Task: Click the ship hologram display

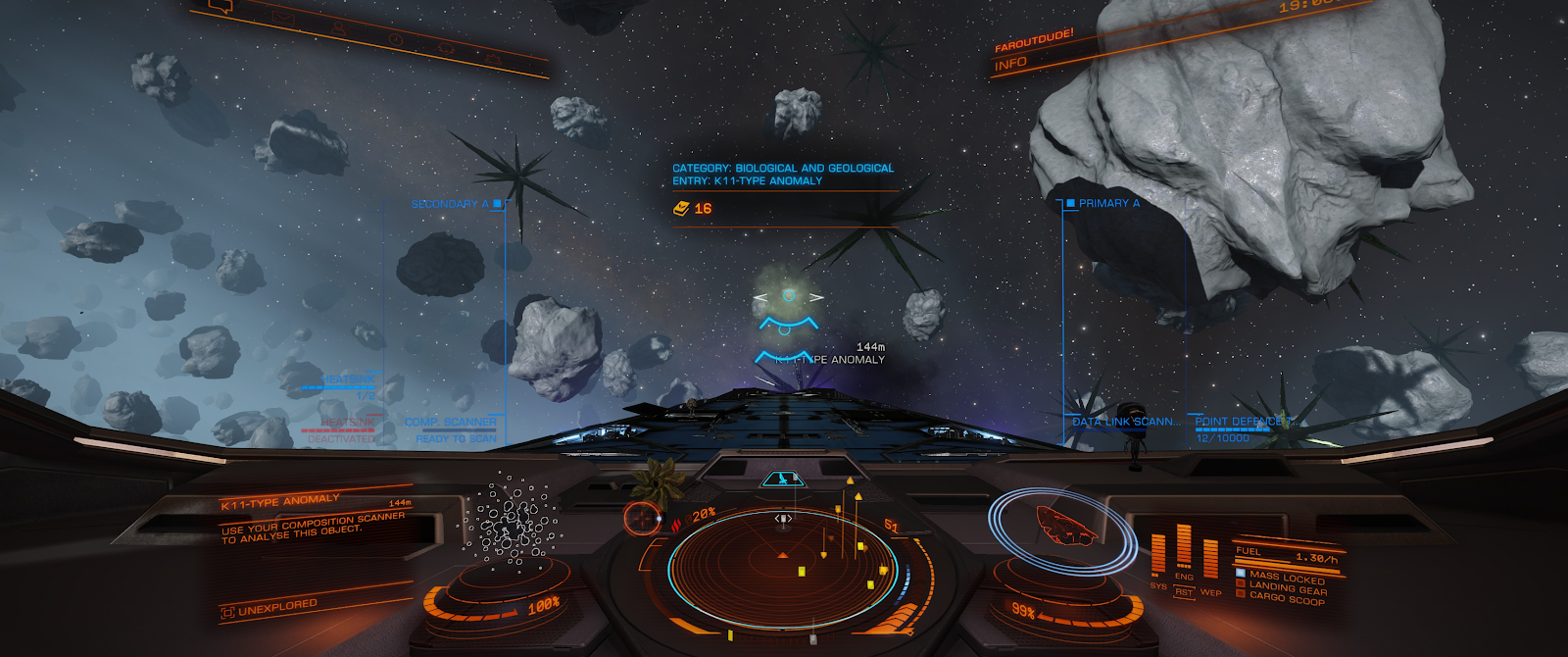Action: pyautogui.click(x=1065, y=525)
